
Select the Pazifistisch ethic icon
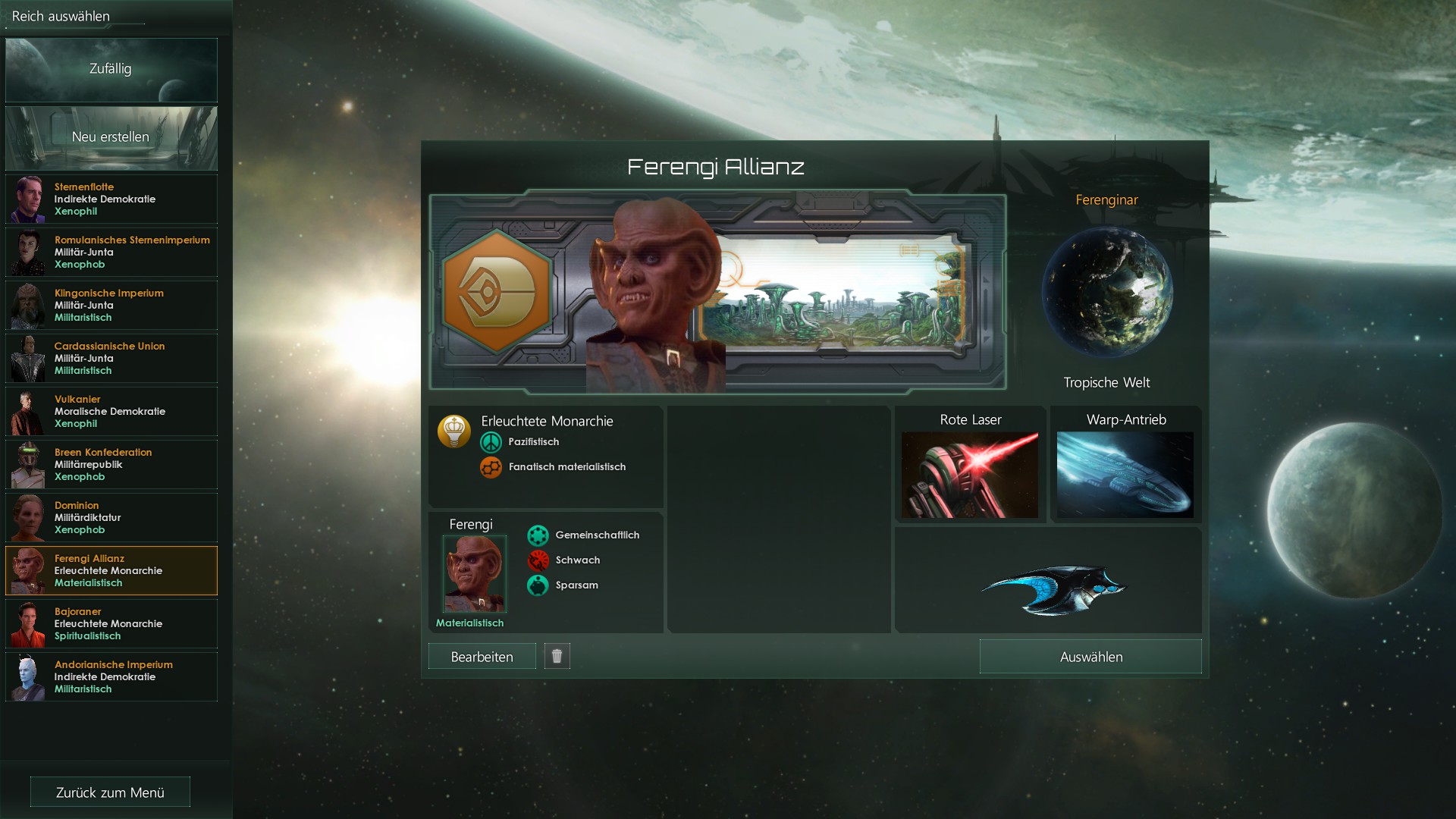pos(491,441)
